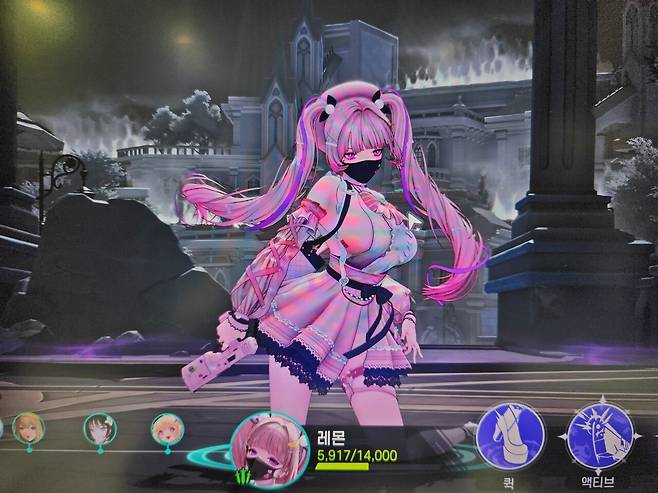The width and height of the screenshot is (658, 493).
Task: Switch to the dark-haired party member portrait
Action: click(99, 429)
